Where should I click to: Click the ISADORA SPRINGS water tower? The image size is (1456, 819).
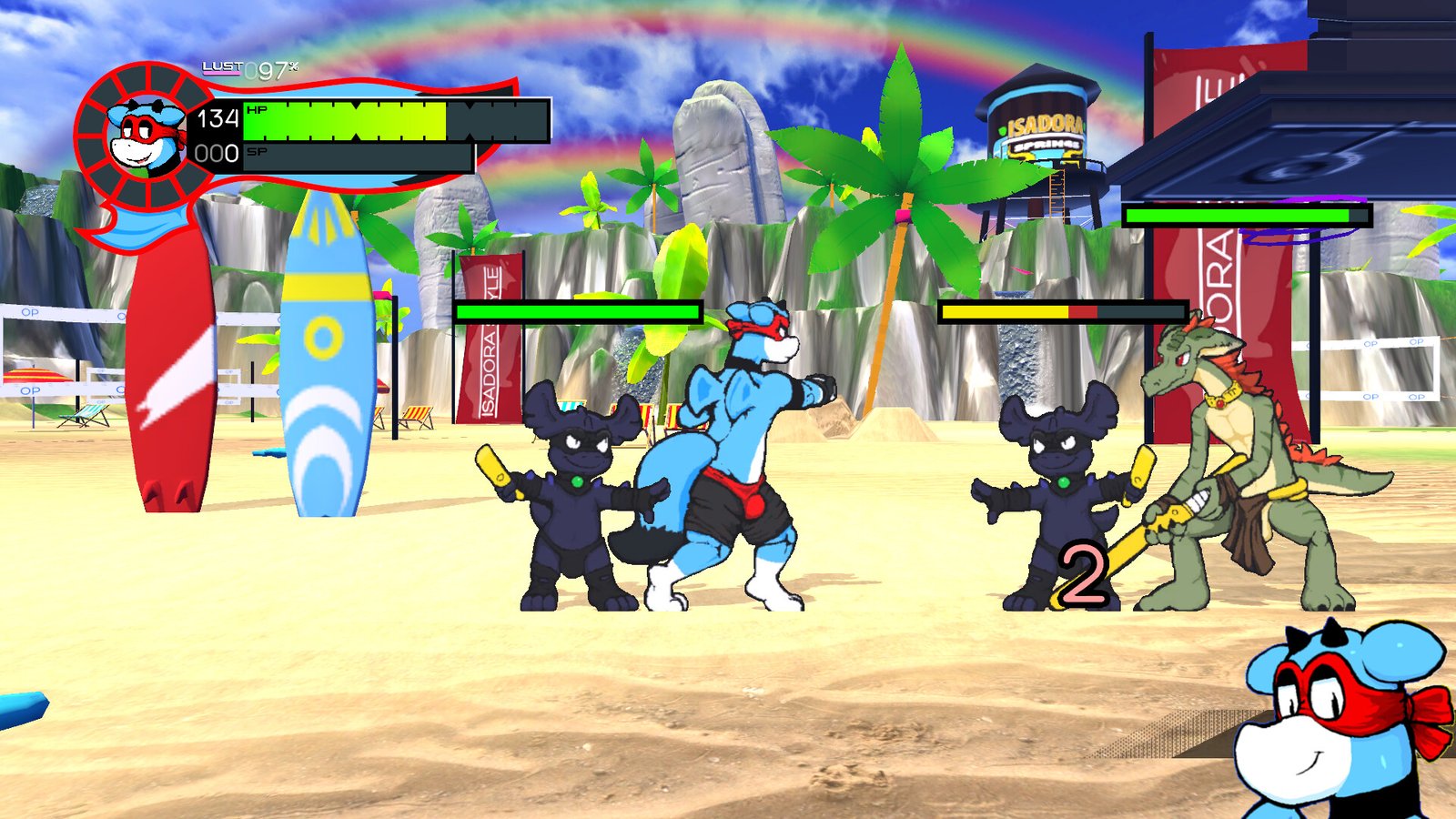(x=1037, y=127)
